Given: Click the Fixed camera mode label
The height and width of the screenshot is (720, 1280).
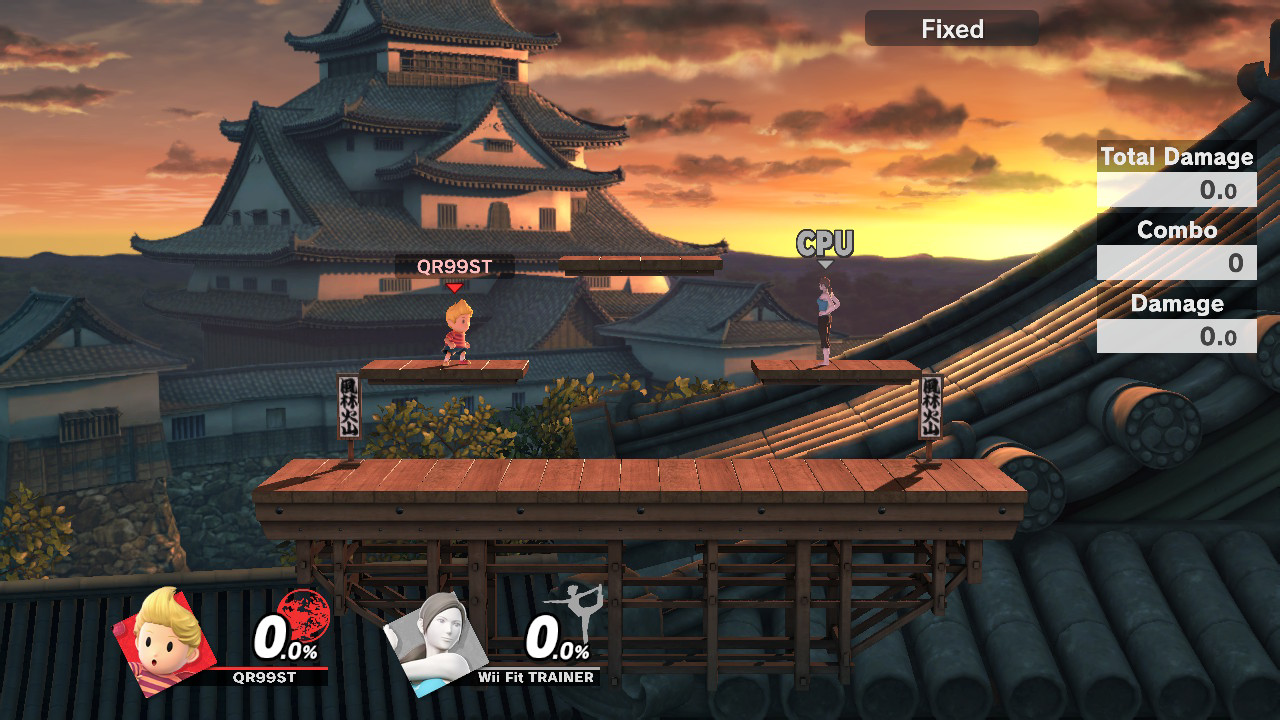Looking at the screenshot, I should click(952, 29).
